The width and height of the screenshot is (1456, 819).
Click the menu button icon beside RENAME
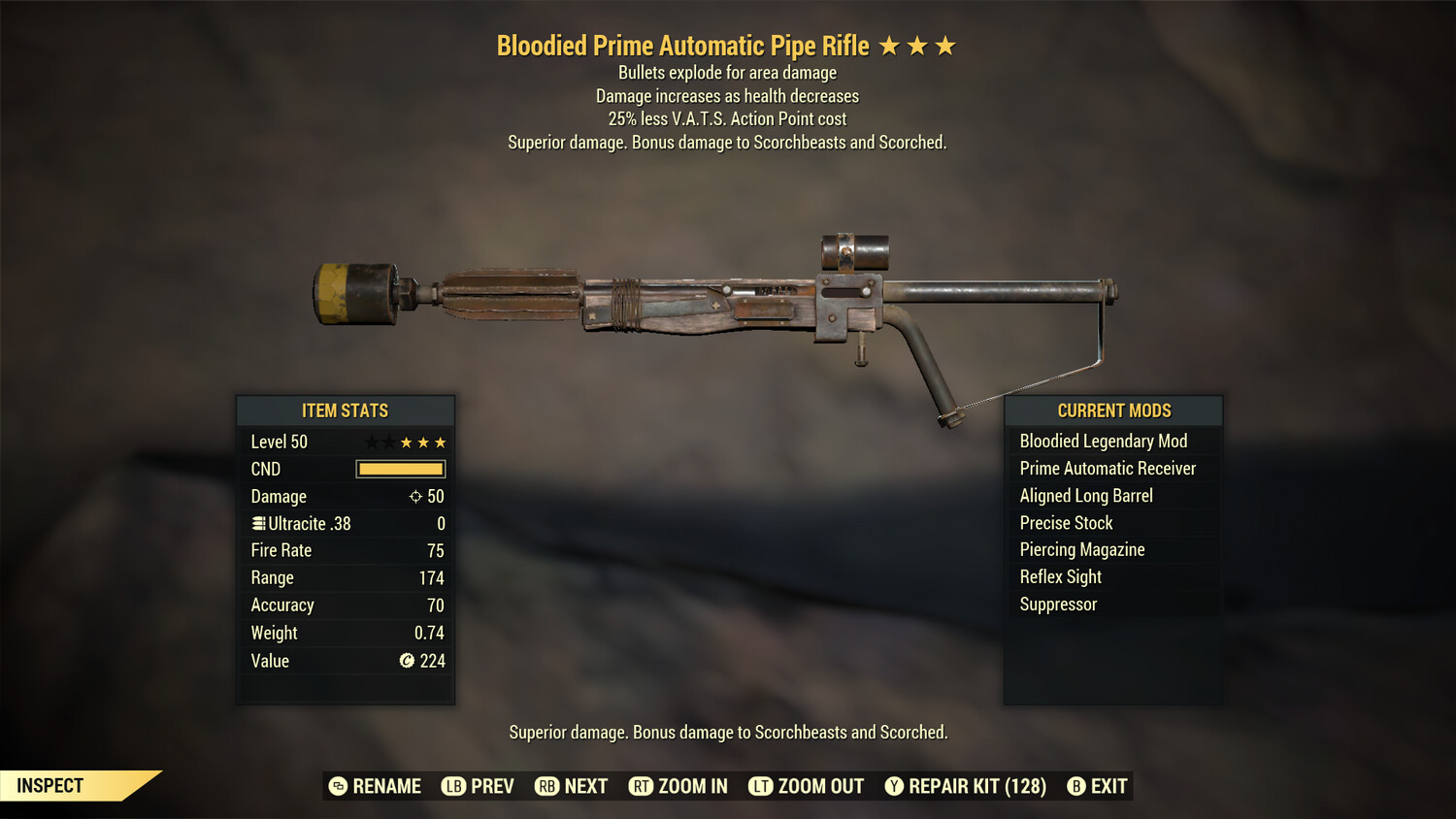coord(337,786)
